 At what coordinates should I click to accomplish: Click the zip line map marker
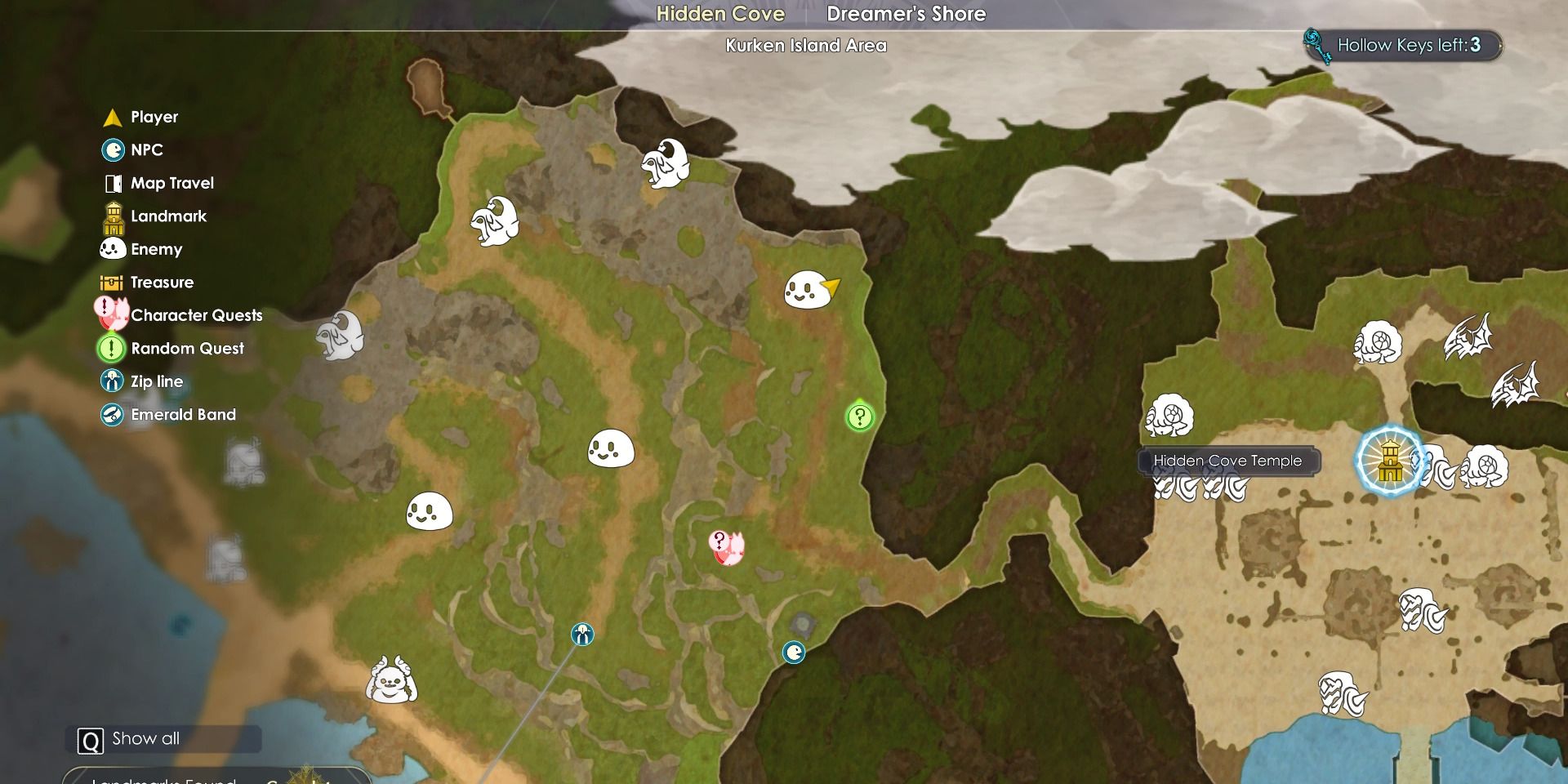[582, 635]
